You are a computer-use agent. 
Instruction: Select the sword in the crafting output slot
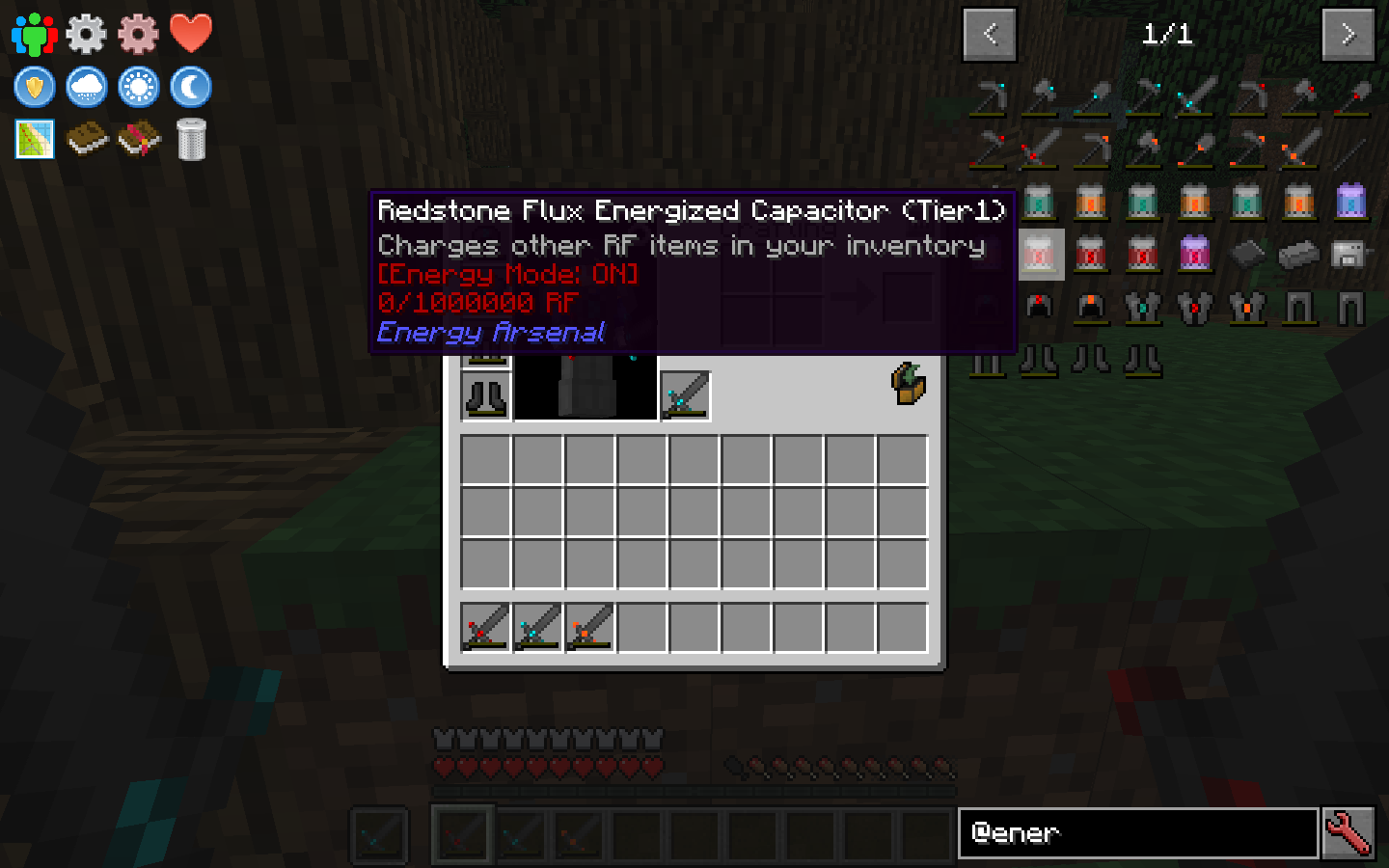pos(684,393)
